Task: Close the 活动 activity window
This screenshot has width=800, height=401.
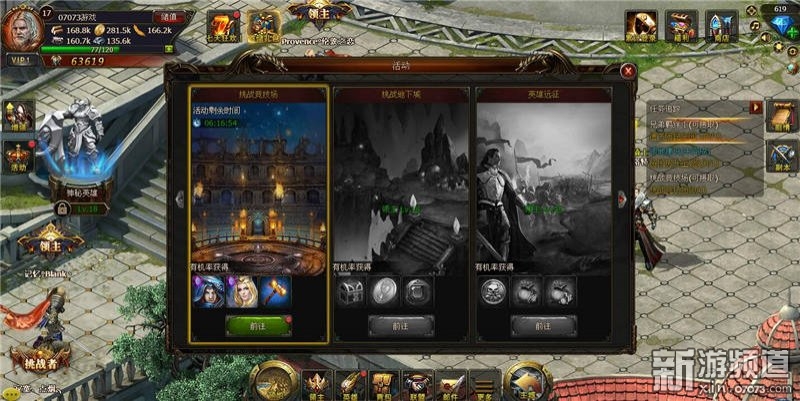Action: [x=627, y=71]
